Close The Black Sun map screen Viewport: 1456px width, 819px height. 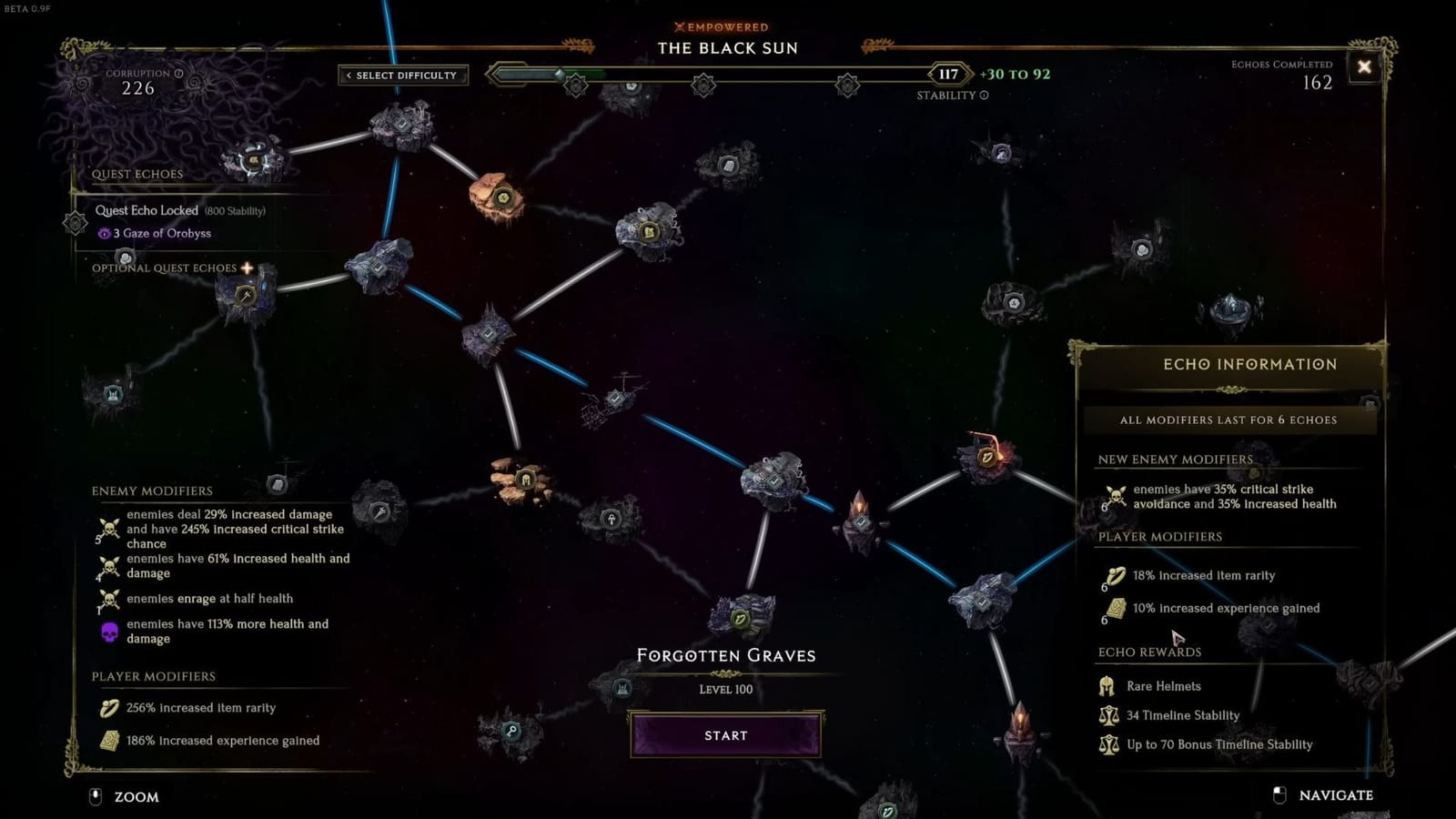click(1362, 67)
